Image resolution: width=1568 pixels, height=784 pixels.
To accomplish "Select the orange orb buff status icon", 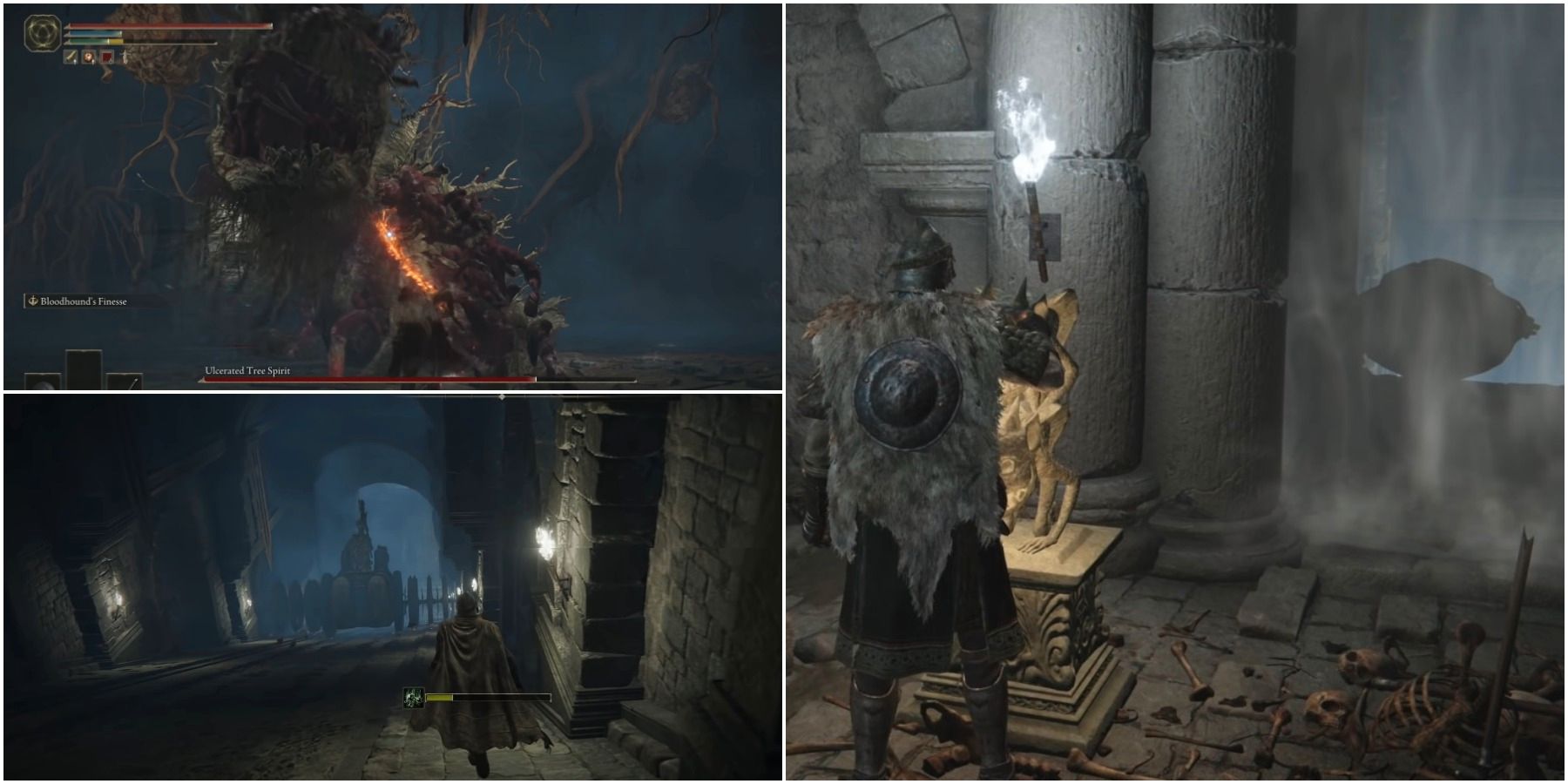I will [x=89, y=57].
